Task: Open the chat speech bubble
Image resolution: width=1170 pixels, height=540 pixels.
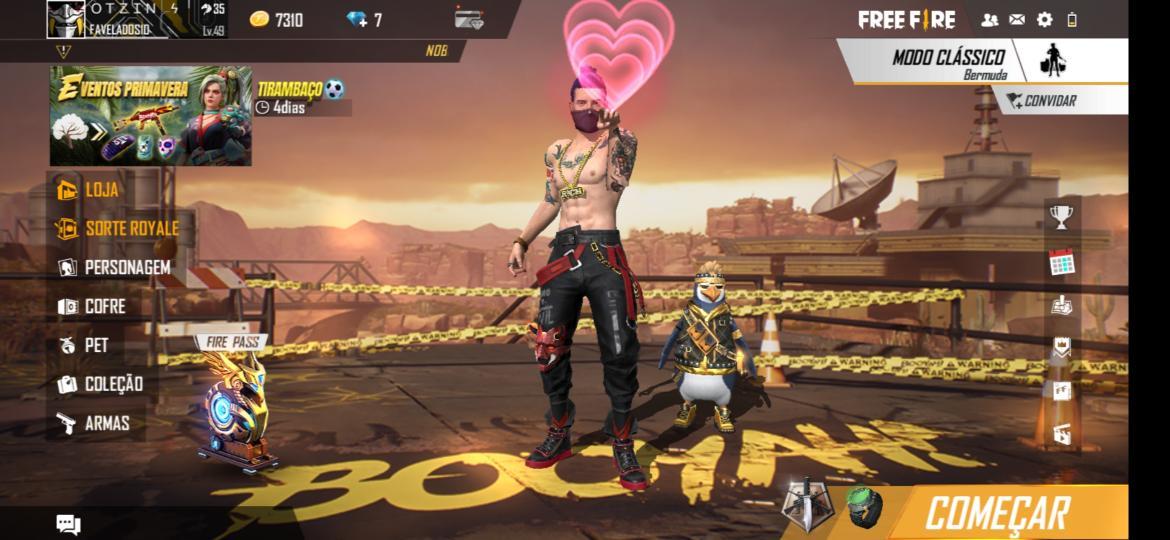Action: click(68, 524)
